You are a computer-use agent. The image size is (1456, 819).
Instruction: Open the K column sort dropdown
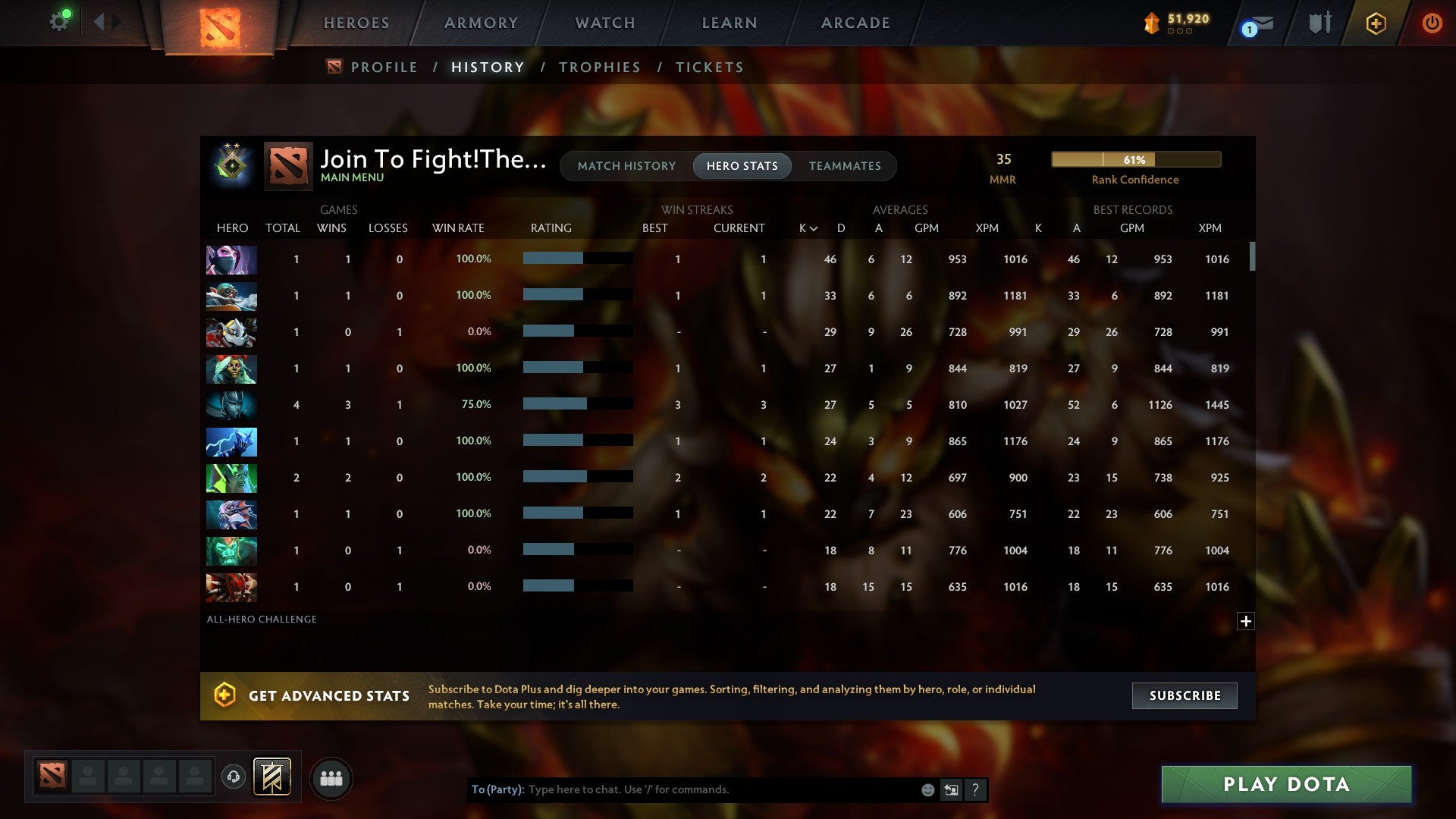click(807, 227)
